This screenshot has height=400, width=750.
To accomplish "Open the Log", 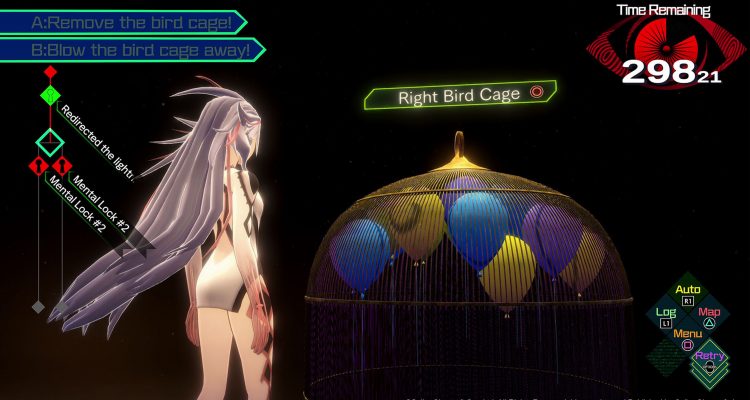I will click(x=665, y=317).
